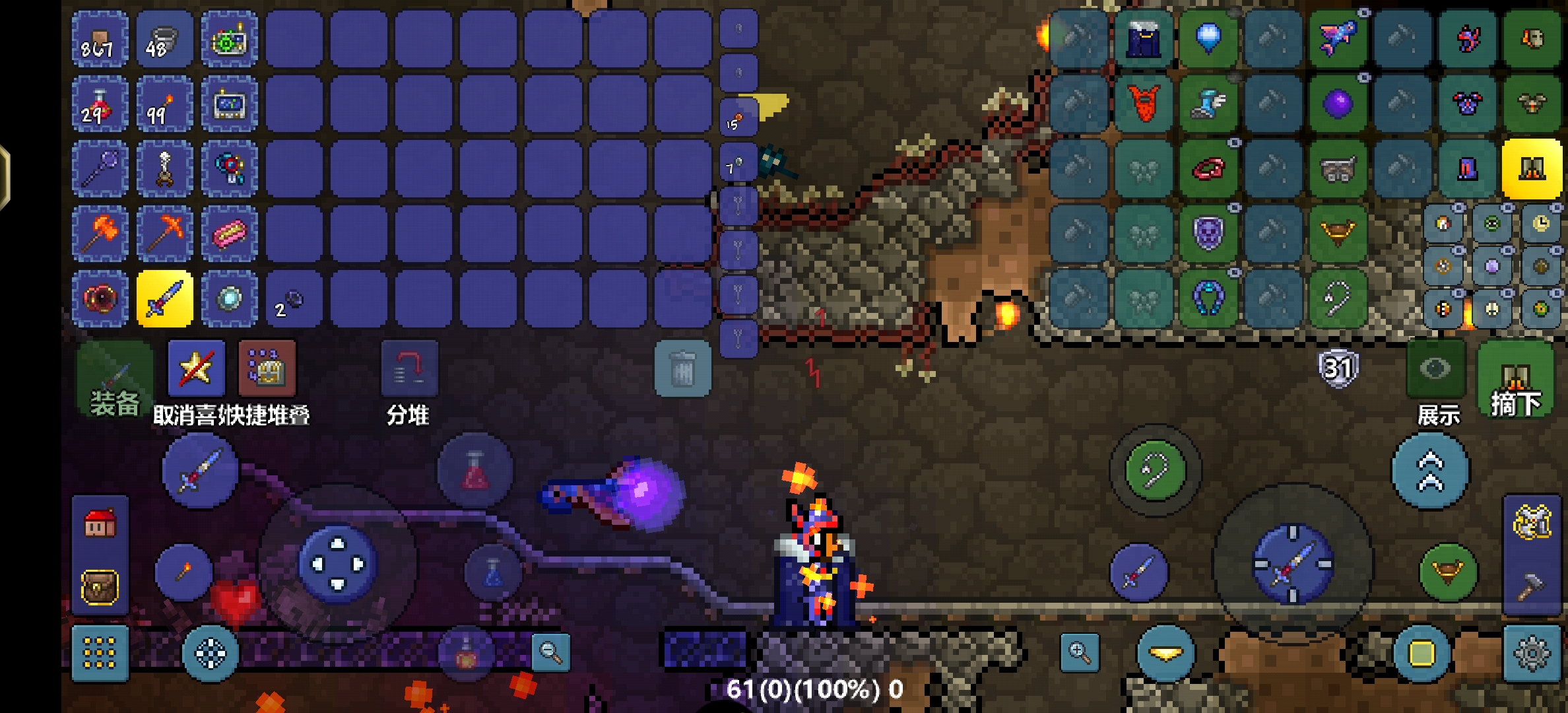Open the trash can slot

point(682,368)
